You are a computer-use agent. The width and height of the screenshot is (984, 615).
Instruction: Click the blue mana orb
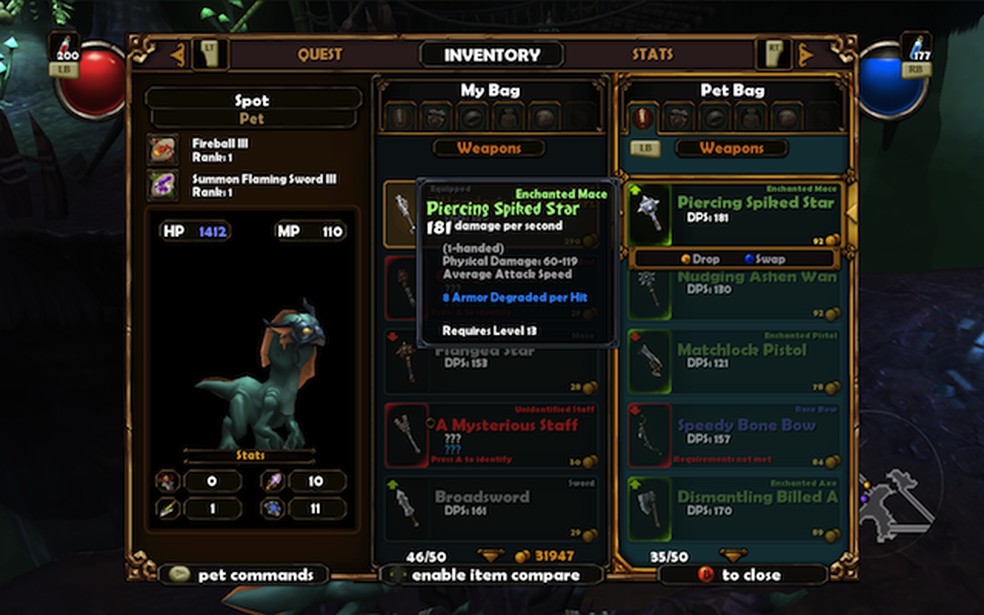[x=890, y=82]
